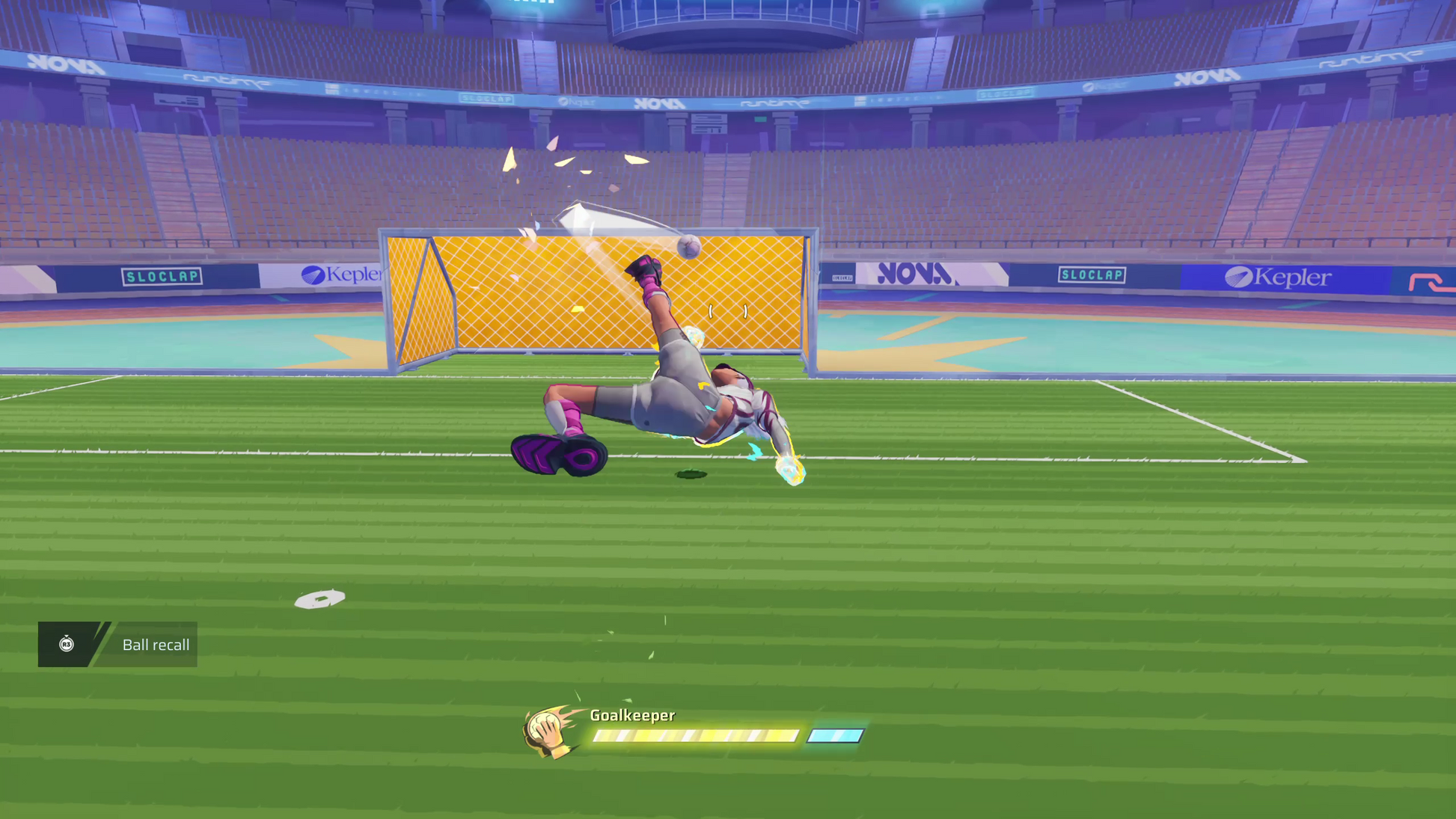Click the SLOCLAP banner on the left
The image size is (1456, 819).
tap(163, 275)
